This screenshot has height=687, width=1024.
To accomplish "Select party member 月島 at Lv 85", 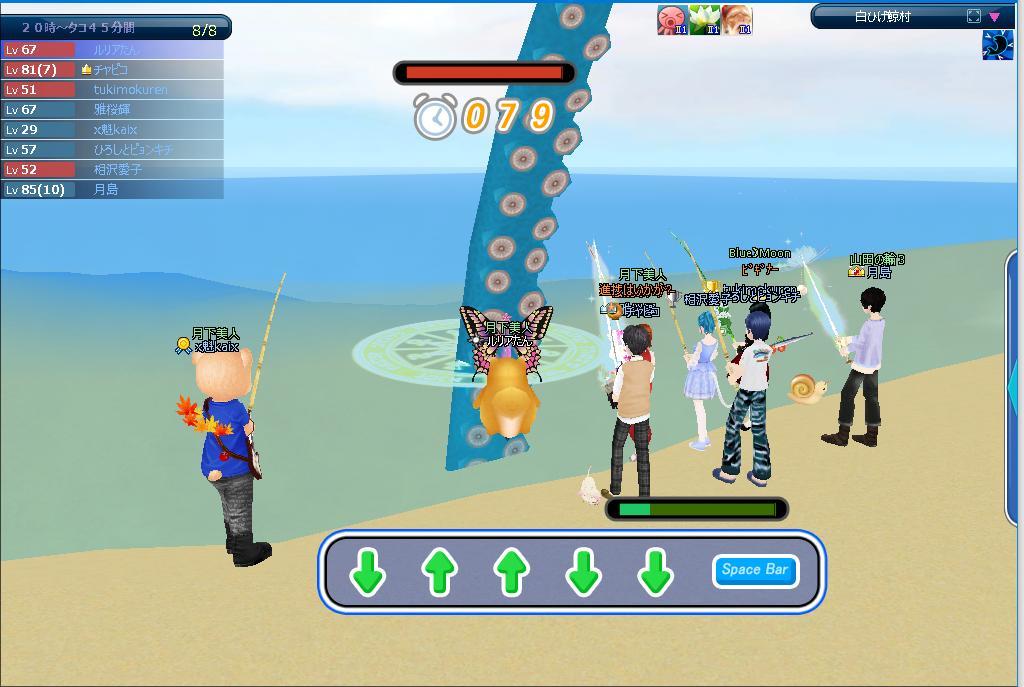I will pyautogui.click(x=112, y=190).
